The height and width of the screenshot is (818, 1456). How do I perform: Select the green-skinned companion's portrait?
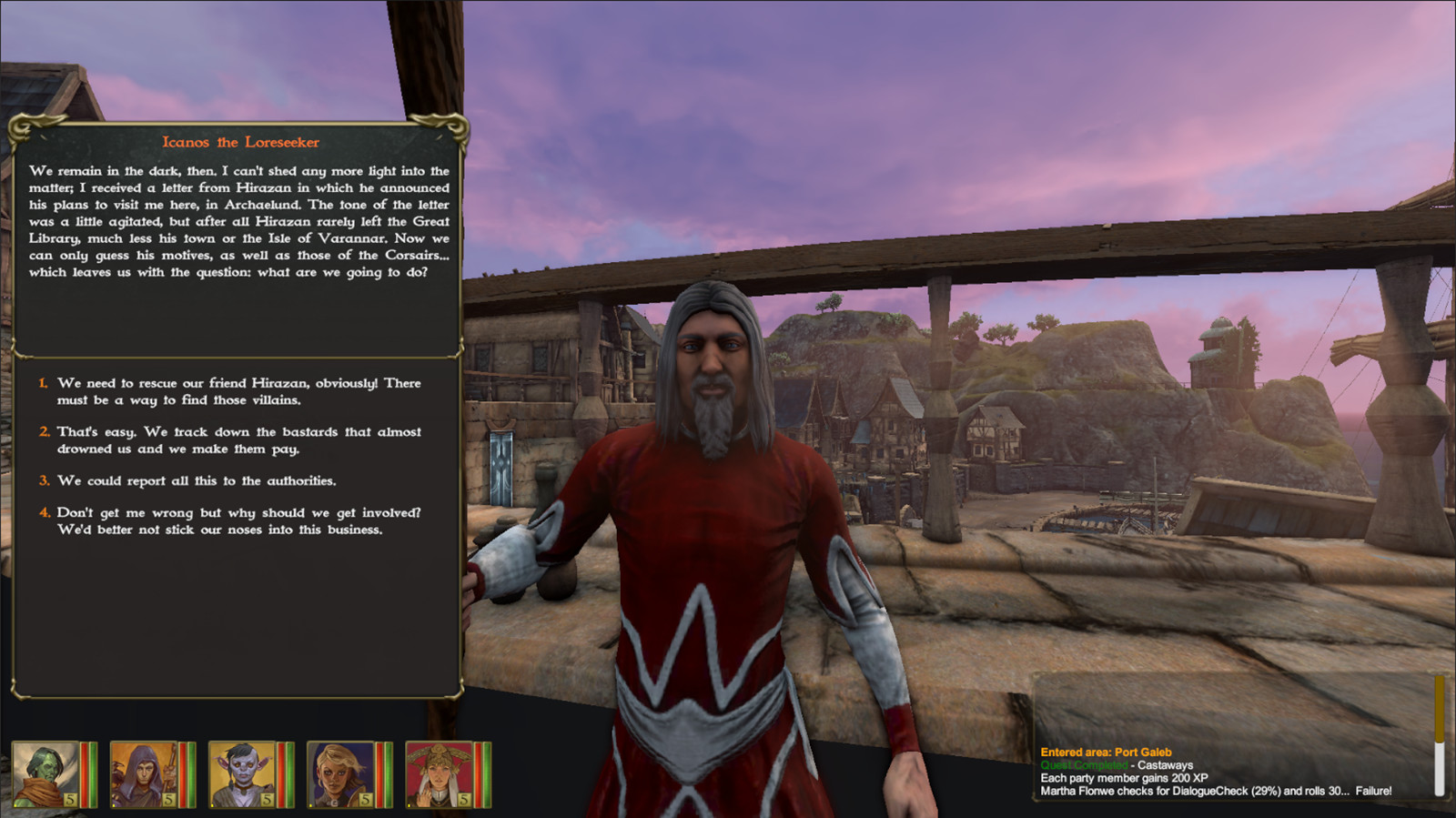click(47, 773)
